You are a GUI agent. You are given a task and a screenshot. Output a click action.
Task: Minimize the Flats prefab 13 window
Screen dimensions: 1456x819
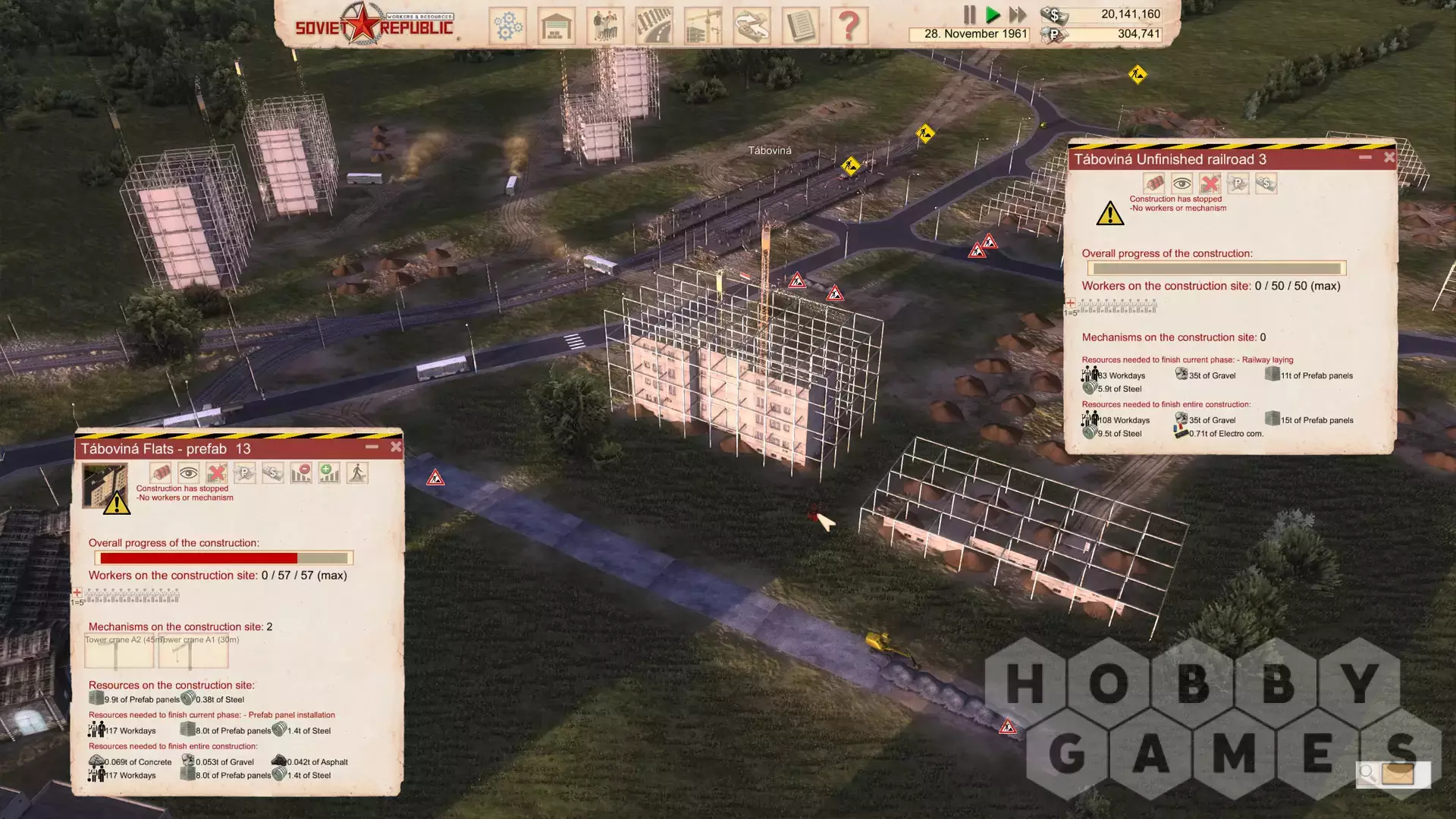372,447
